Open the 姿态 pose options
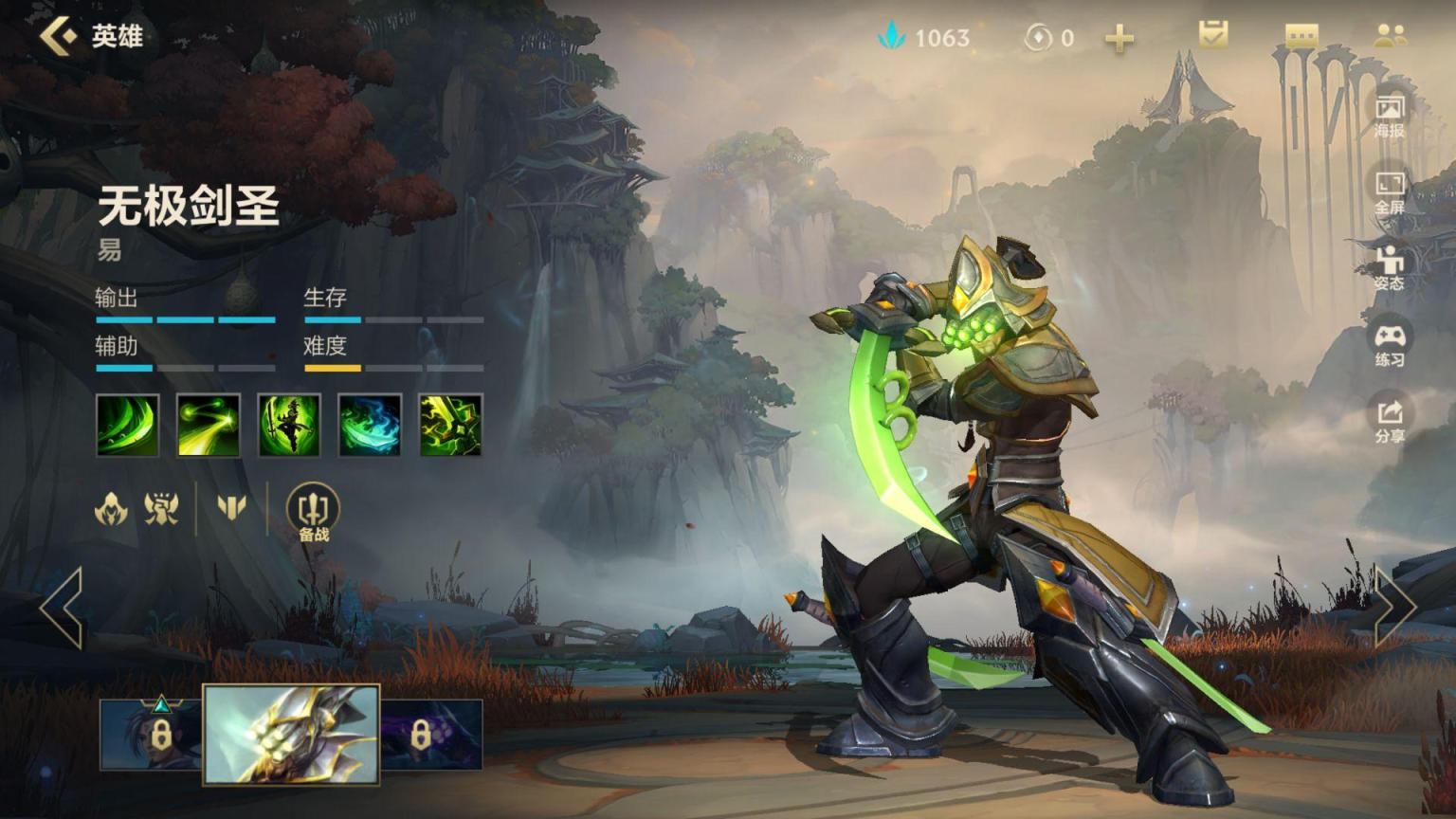This screenshot has width=1456, height=819. 1390,267
